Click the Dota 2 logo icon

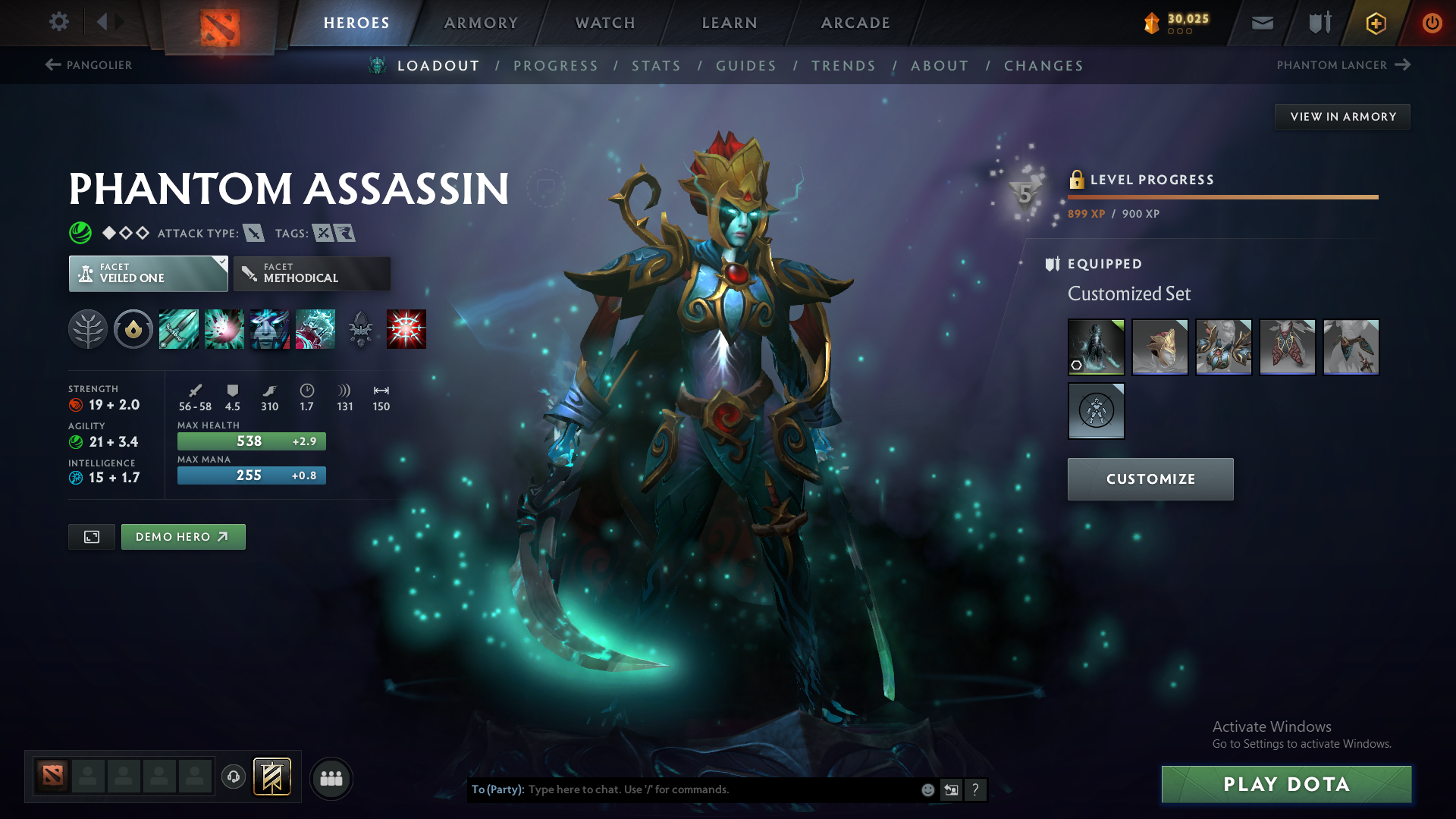[x=219, y=23]
